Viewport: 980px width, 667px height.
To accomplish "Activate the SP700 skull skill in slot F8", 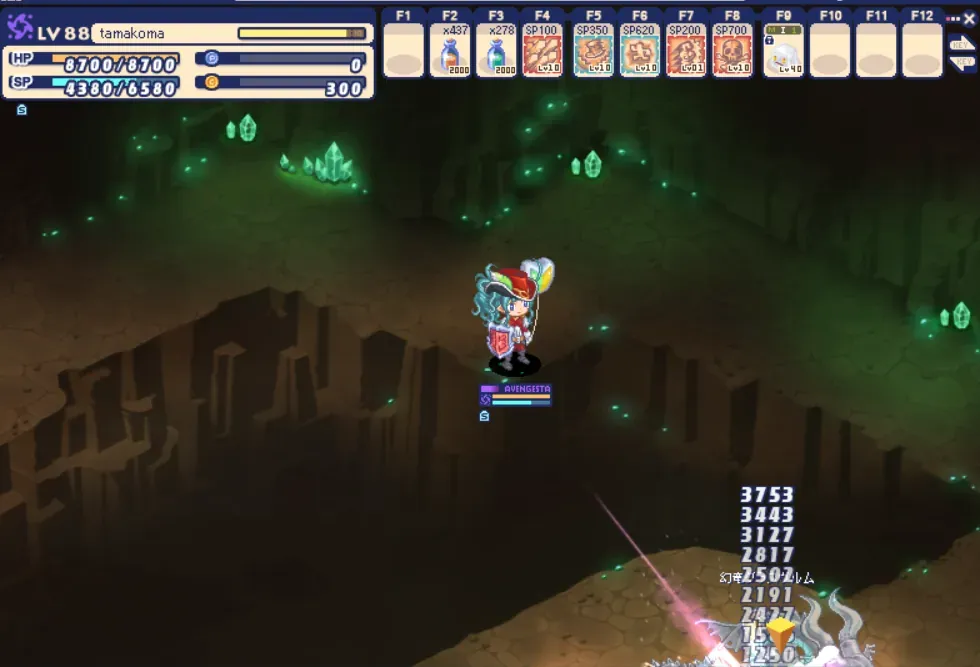I will pyautogui.click(x=732, y=51).
